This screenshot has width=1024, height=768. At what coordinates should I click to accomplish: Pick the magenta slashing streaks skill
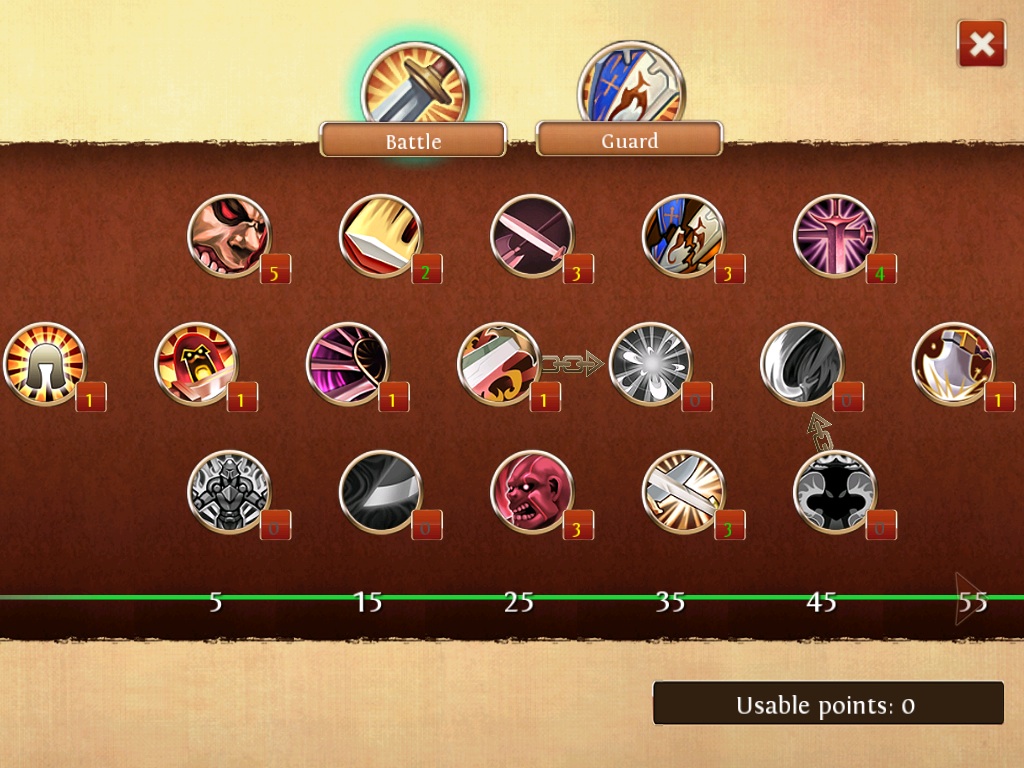click(348, 364)
